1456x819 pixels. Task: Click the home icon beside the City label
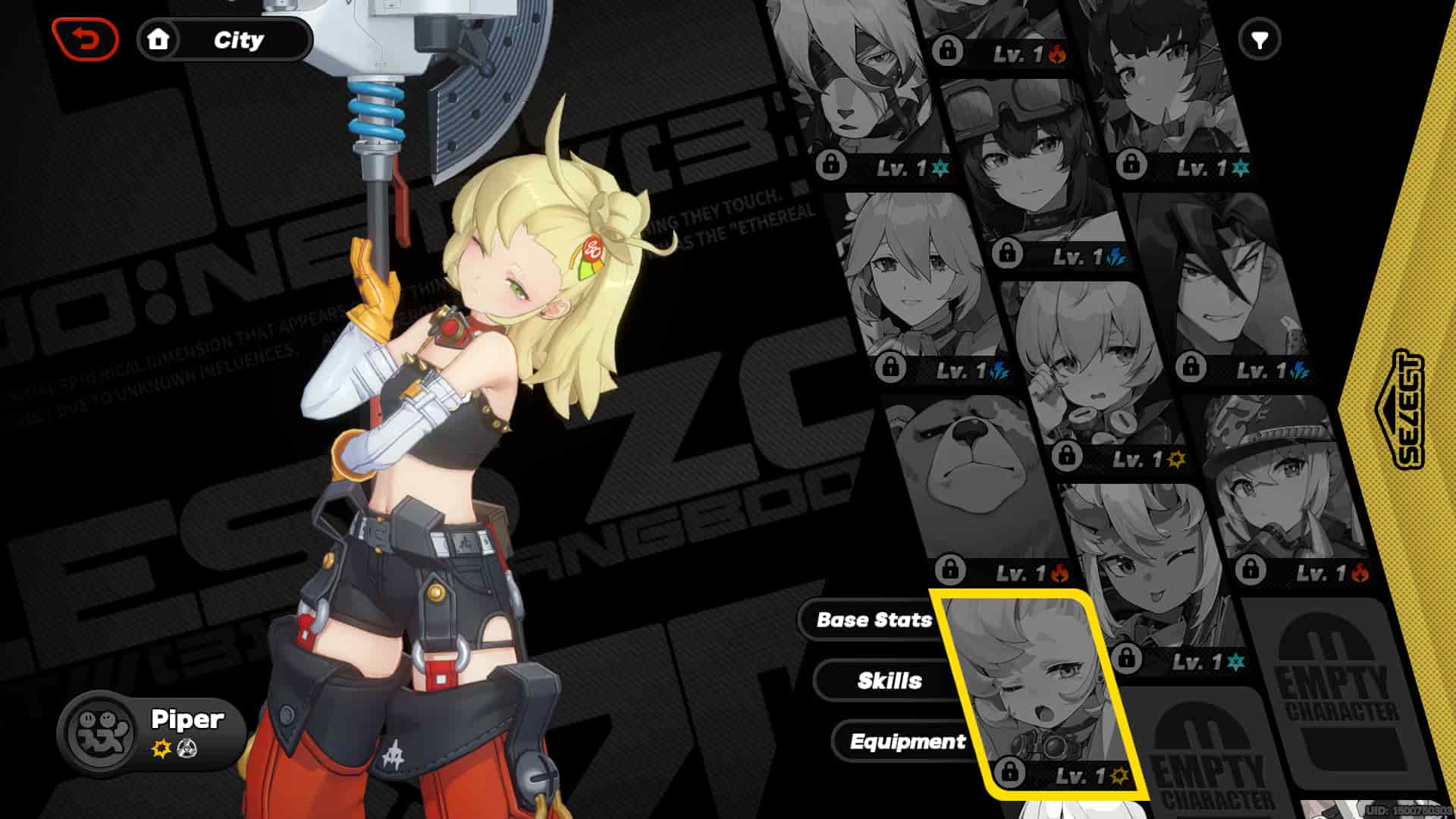click(x=159, y=39)
